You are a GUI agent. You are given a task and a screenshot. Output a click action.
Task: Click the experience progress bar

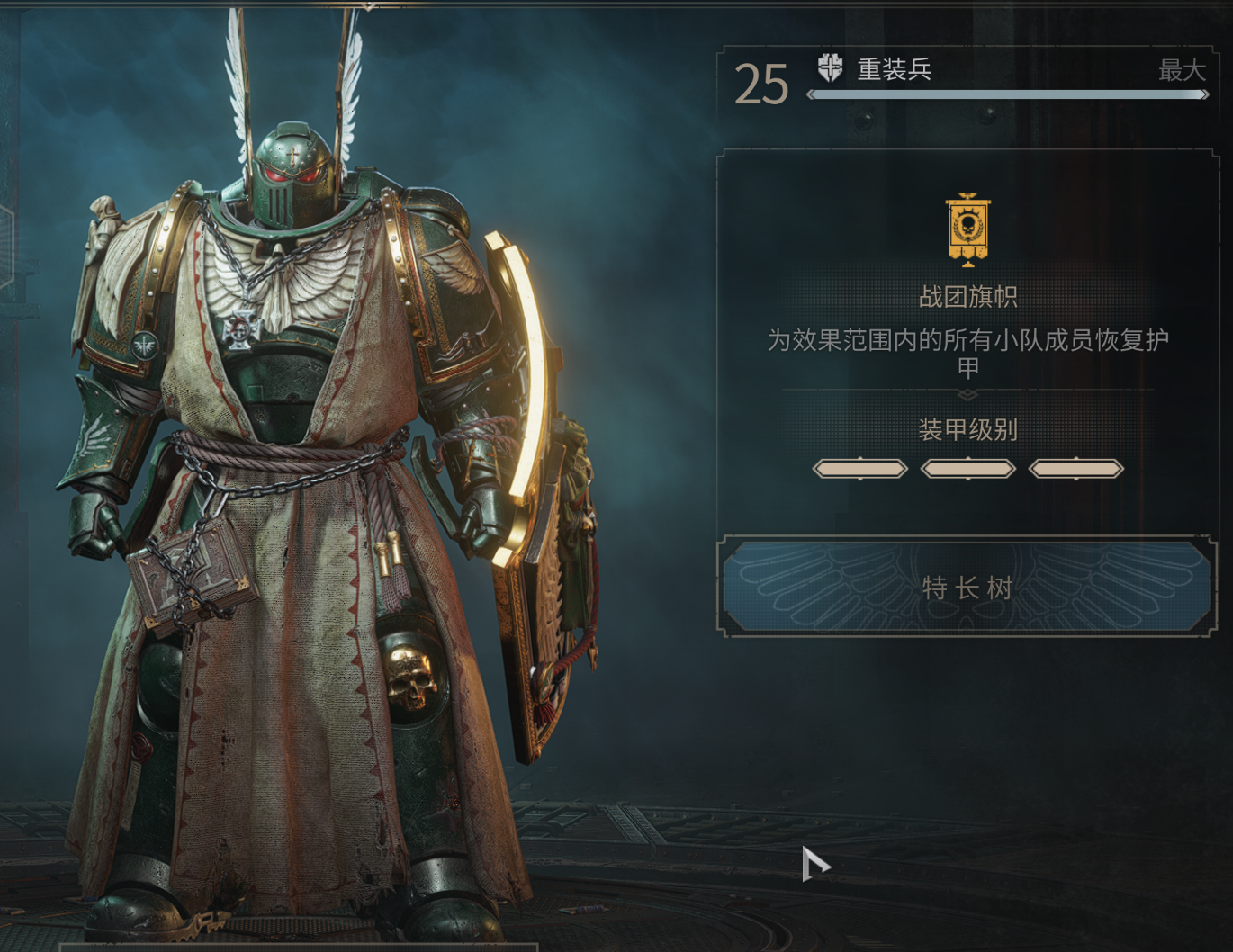[1008, 95]
